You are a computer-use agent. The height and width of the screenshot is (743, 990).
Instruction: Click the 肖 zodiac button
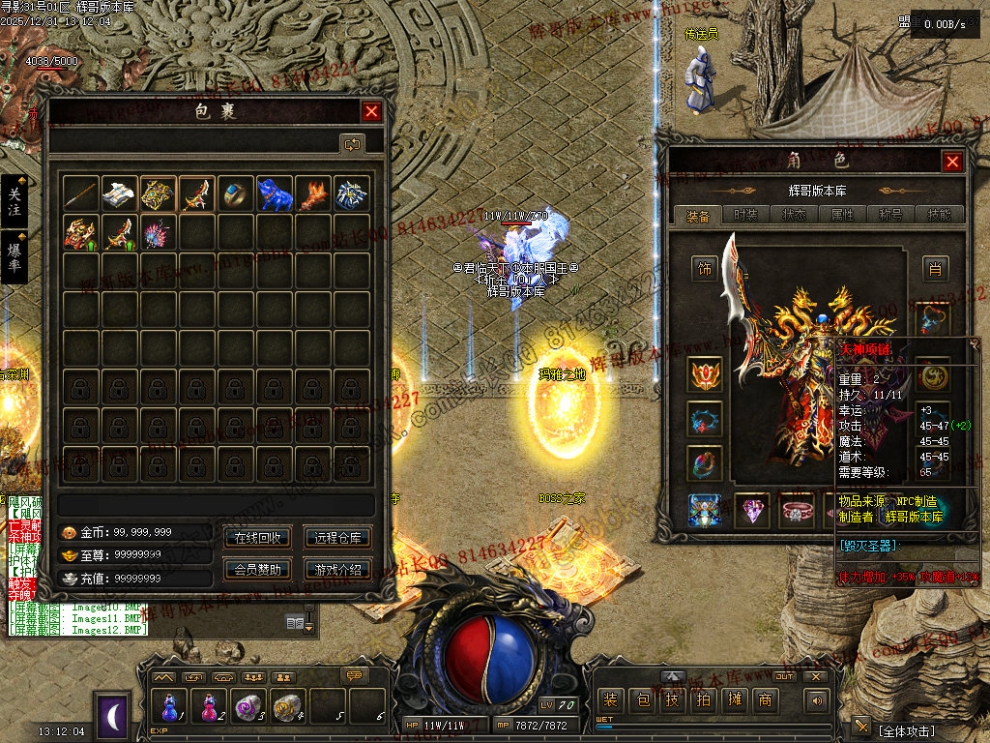pos(935,268)
